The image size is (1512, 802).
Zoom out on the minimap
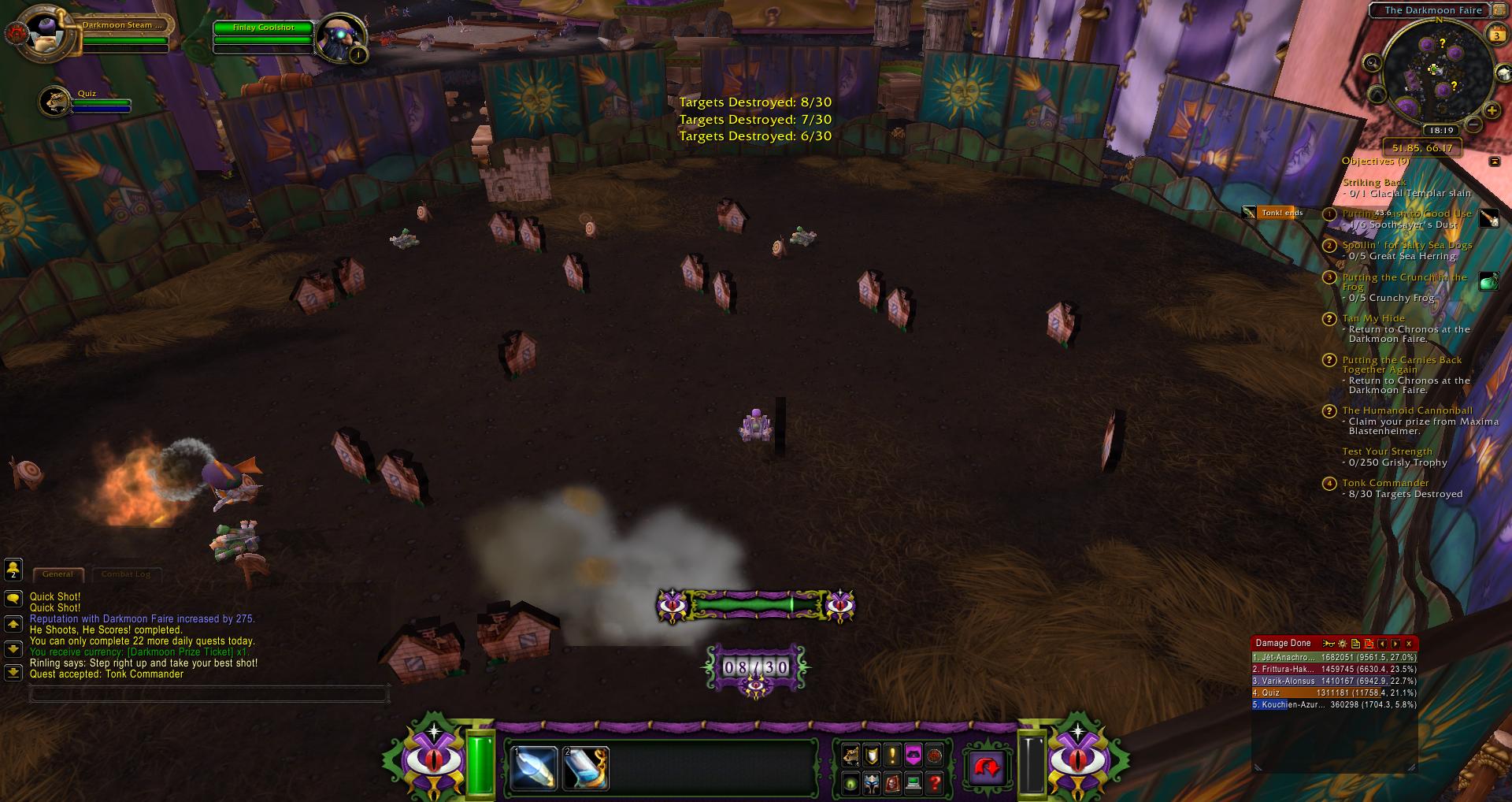1473,124
